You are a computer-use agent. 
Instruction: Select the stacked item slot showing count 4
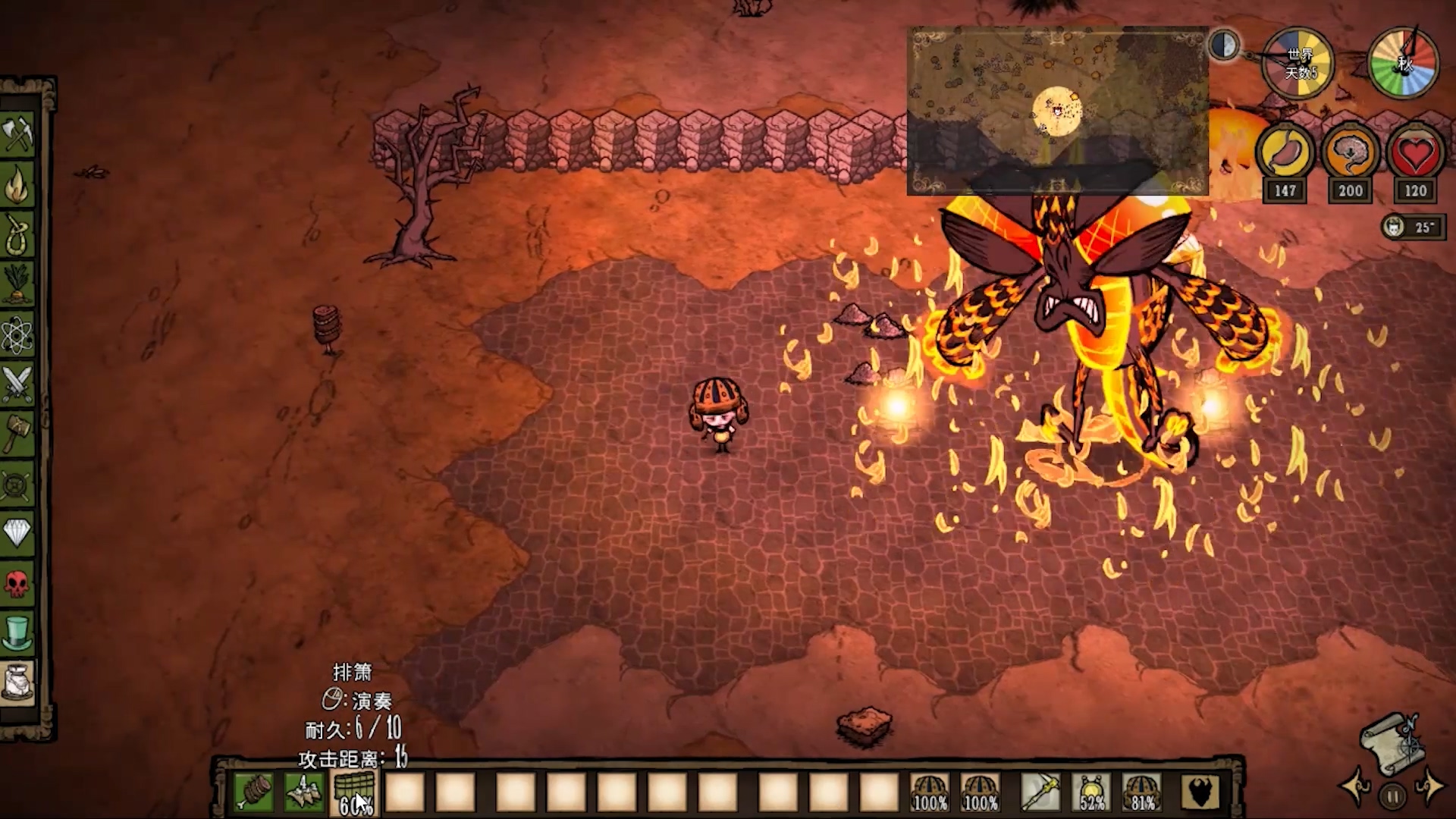pyautogui.click(x=304, y=792)
